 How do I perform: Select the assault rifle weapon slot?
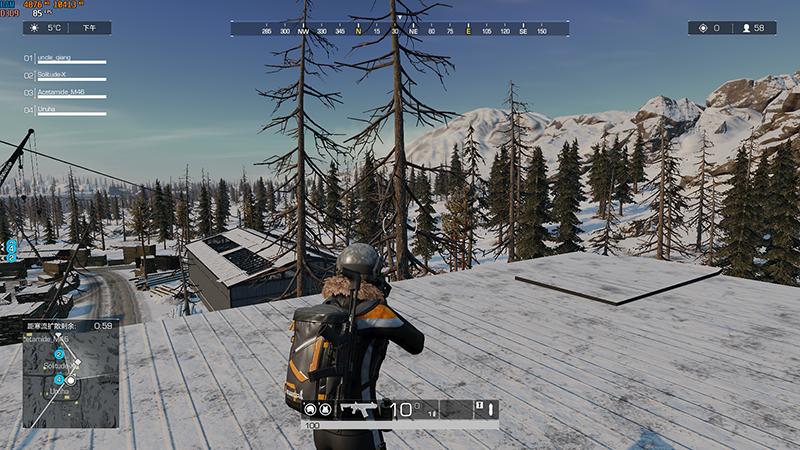tap(358, 409)
